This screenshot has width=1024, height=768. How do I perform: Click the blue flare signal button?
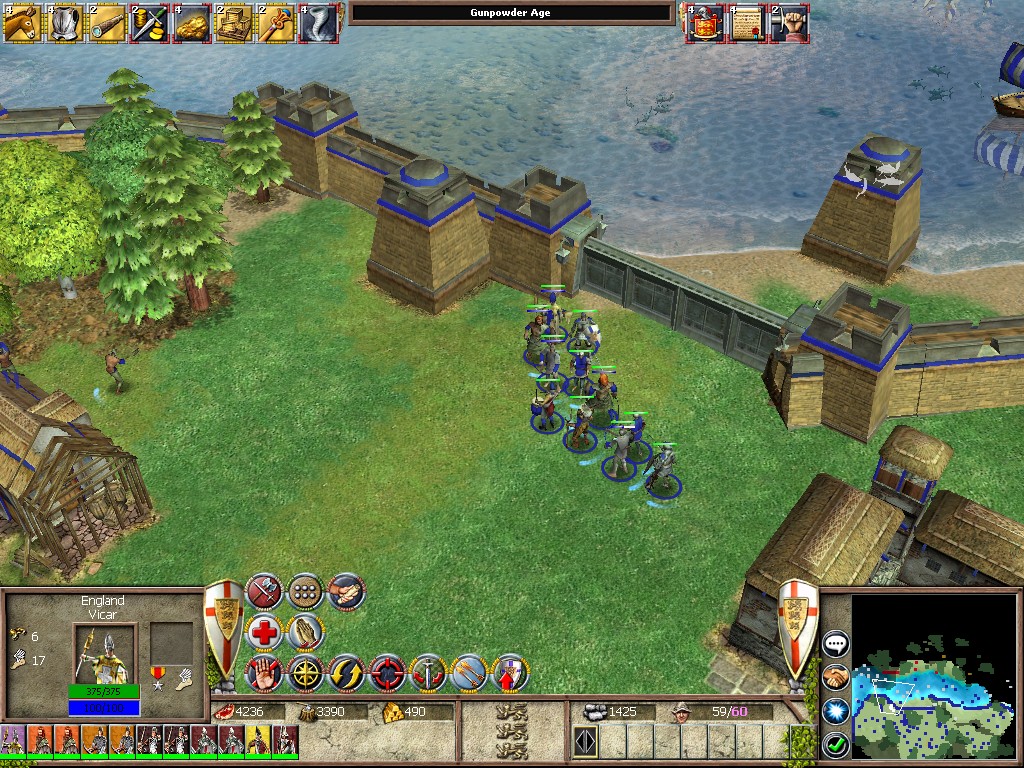click(x=835, y=711)
